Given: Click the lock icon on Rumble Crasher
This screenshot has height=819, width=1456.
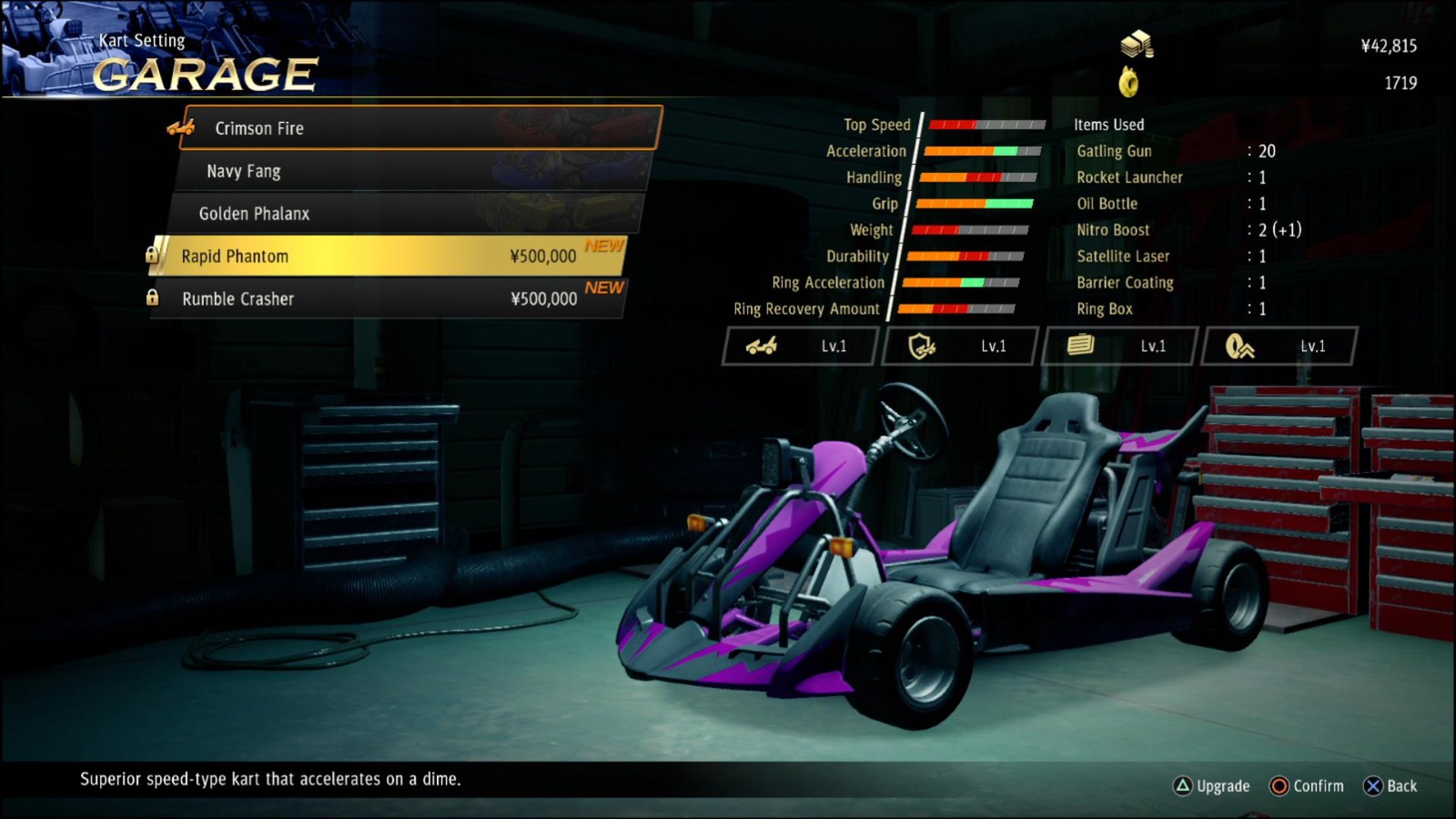Looking at the screenshot, I should 151,298.
